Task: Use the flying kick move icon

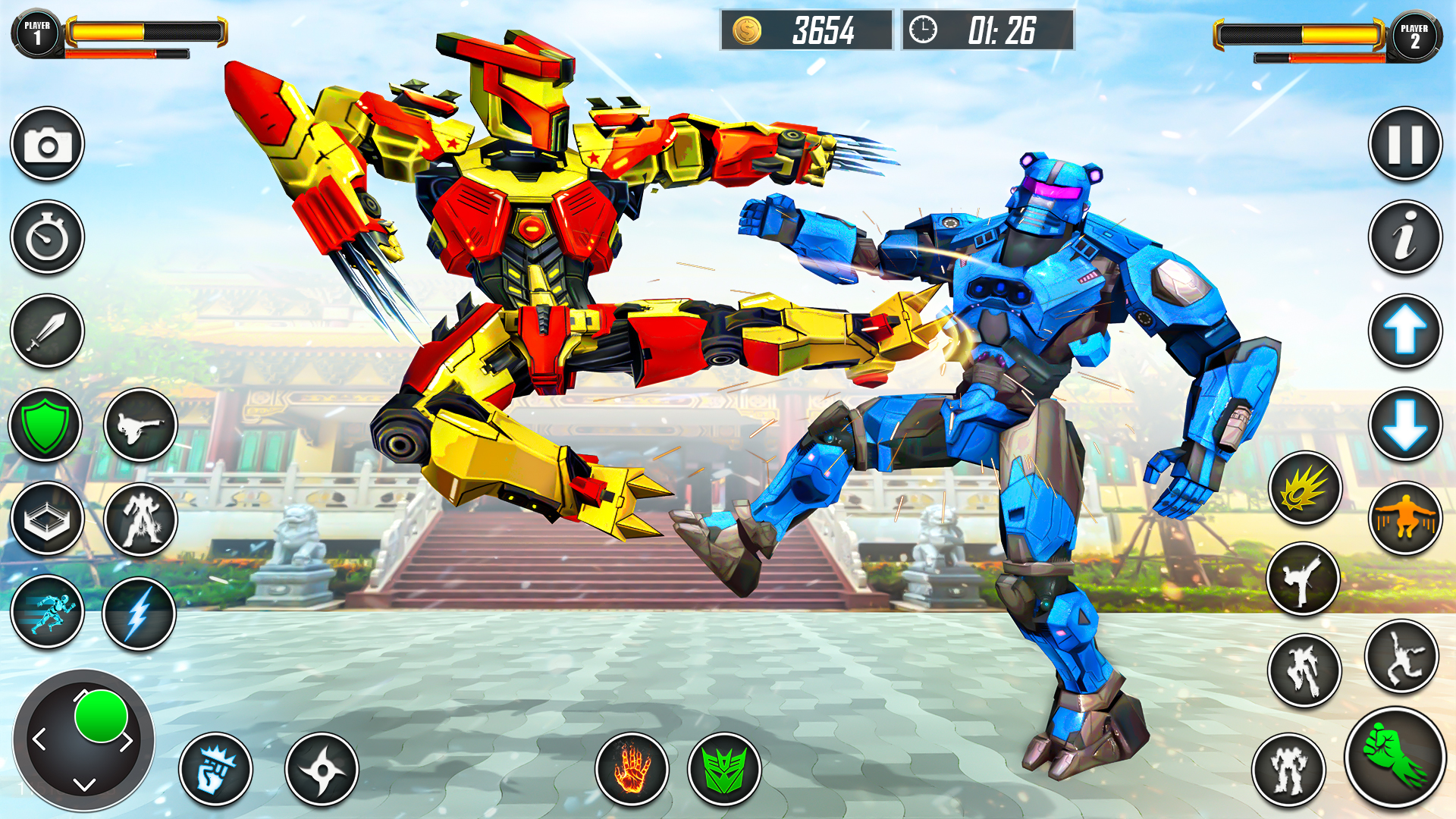Action: click(140, 426)
